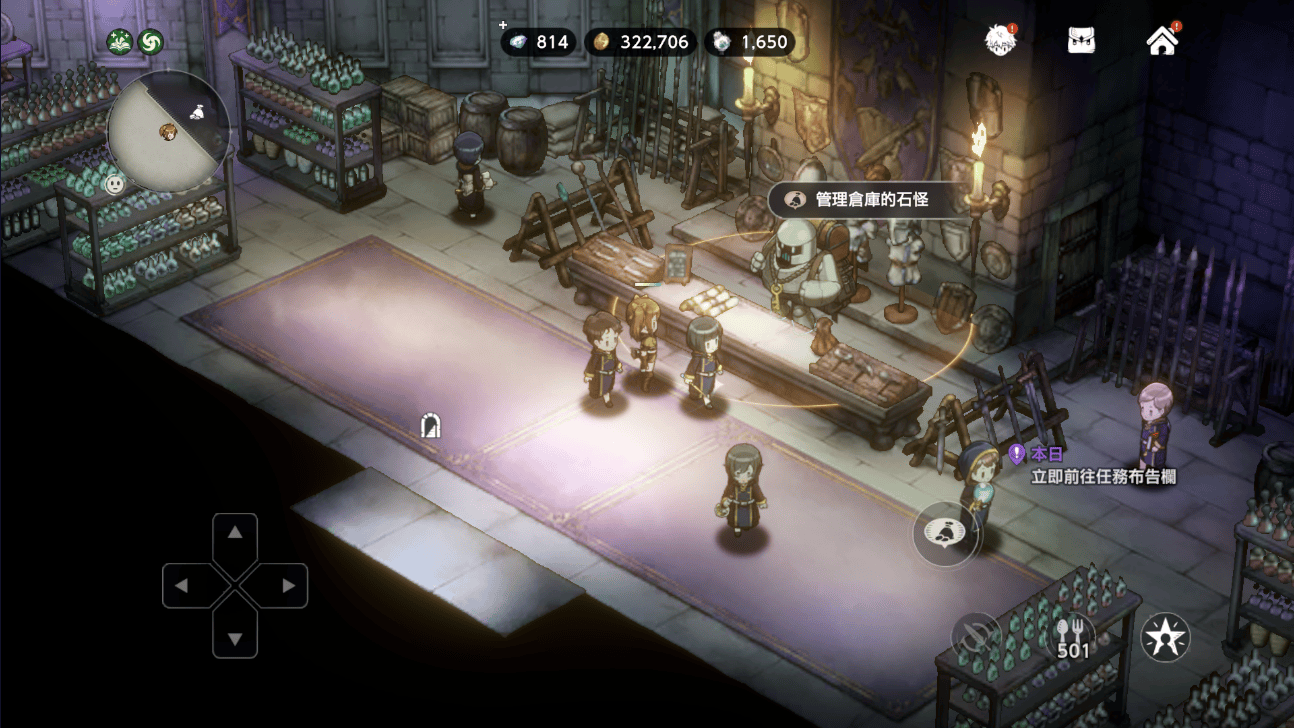Tap the crossed-out sword button
Viewport: 1294px width, 728px height.
coord(975,637)
